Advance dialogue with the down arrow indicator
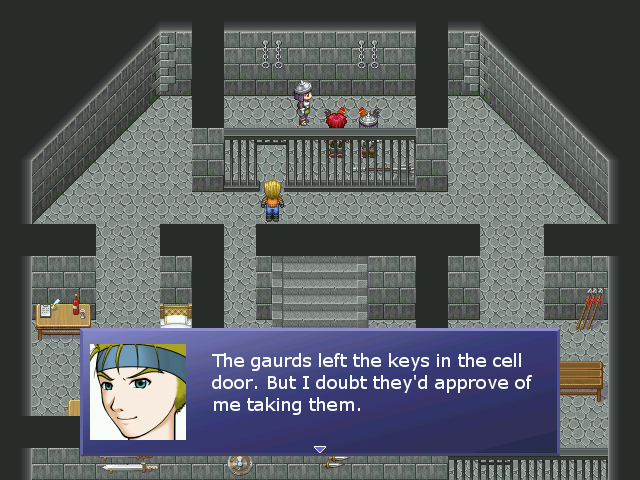This screenshot has height=480, width=640. (x=320, y=450)
